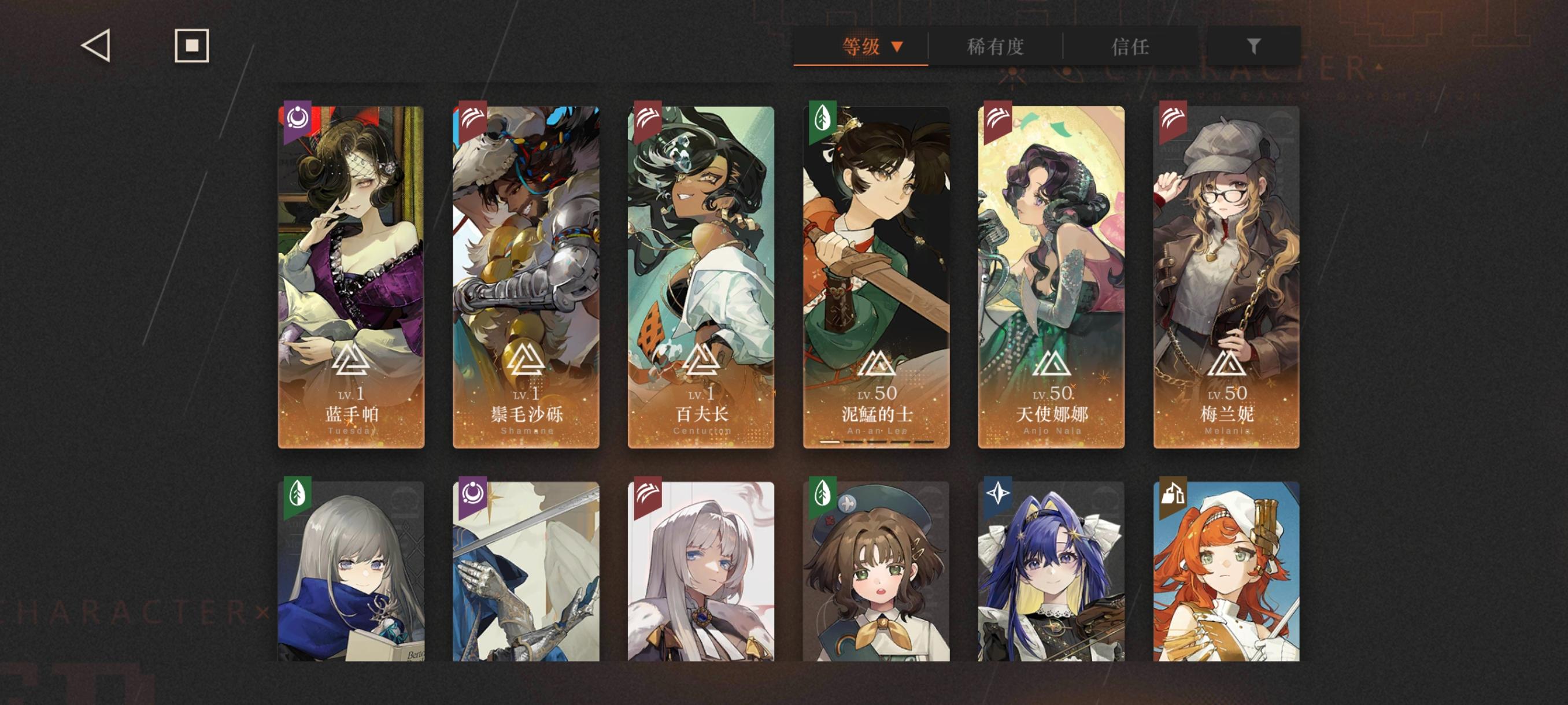Click the square icon next to the back arrow
The width and height of the screenshot is (1568, 705).
[191, 45]
